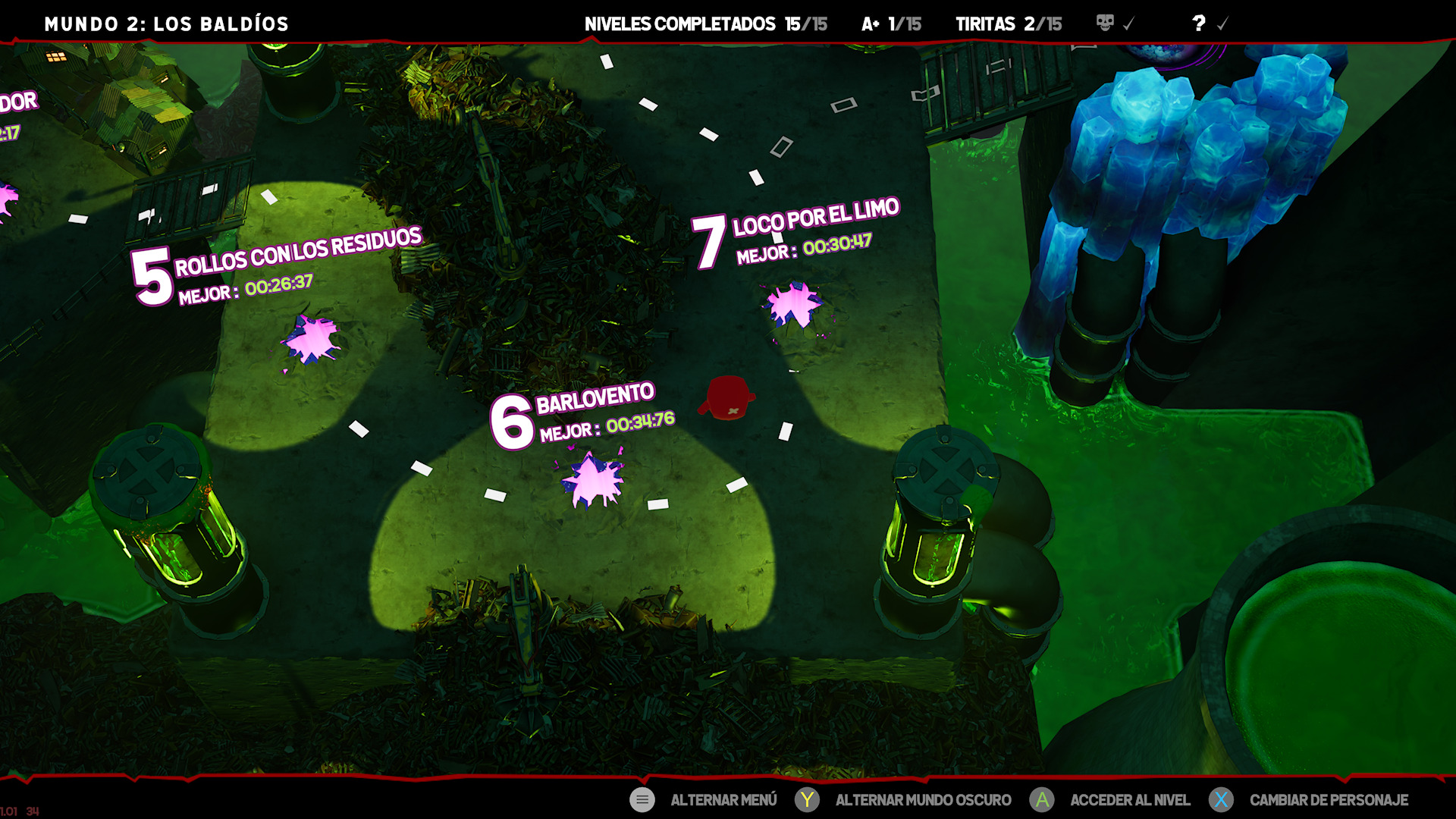
Task: Click the A+ rating icon in the top bar
Action: click(x=869, y=24)
